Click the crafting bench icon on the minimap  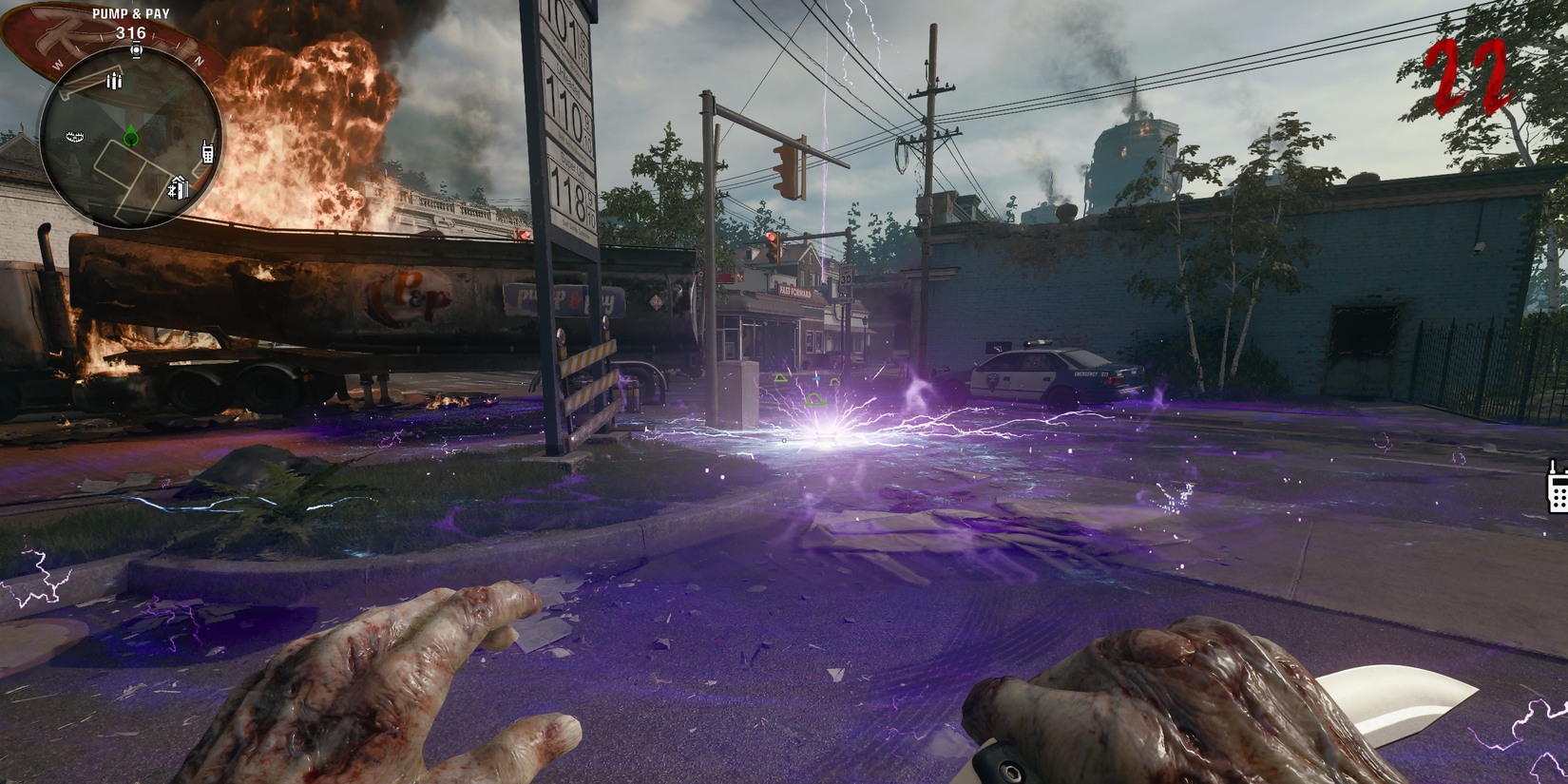tap(179, 186)
